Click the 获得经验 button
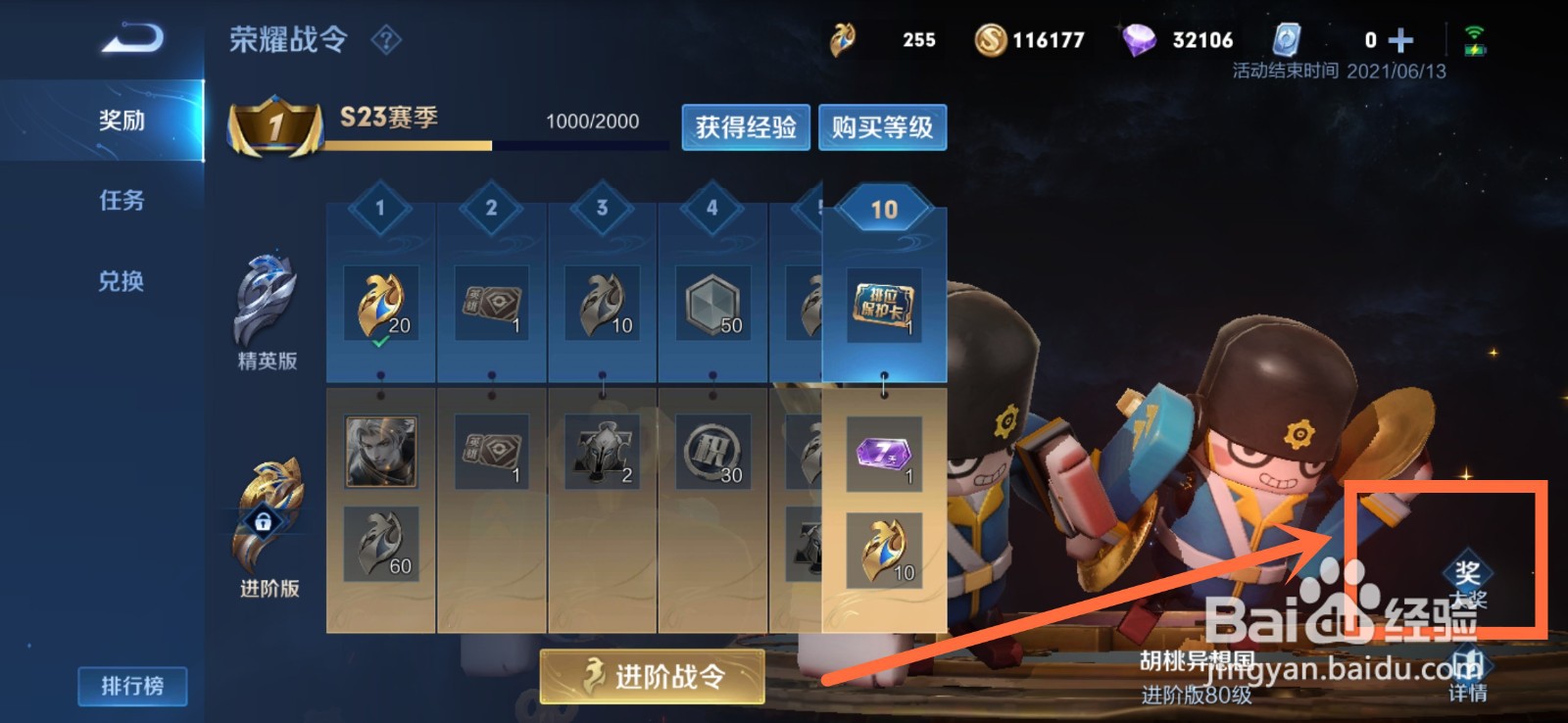Screen dimensions: 1568x723 pyautogui.click(x=745, y=127)
